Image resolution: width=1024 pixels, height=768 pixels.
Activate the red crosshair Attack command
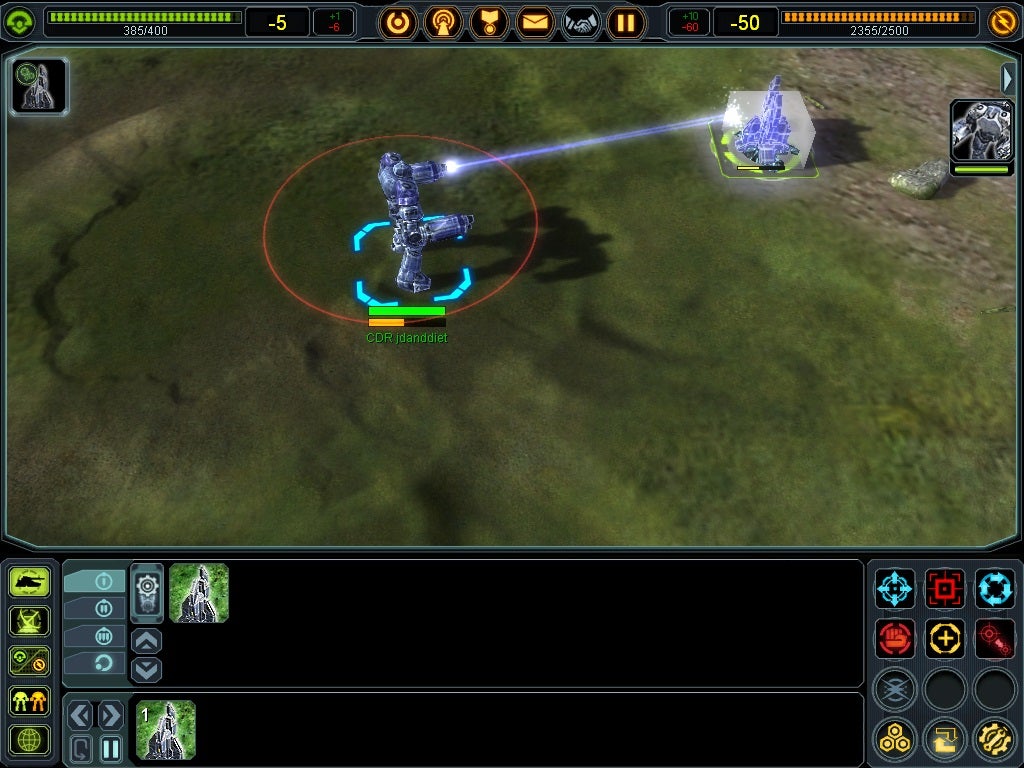pos(945,588)
